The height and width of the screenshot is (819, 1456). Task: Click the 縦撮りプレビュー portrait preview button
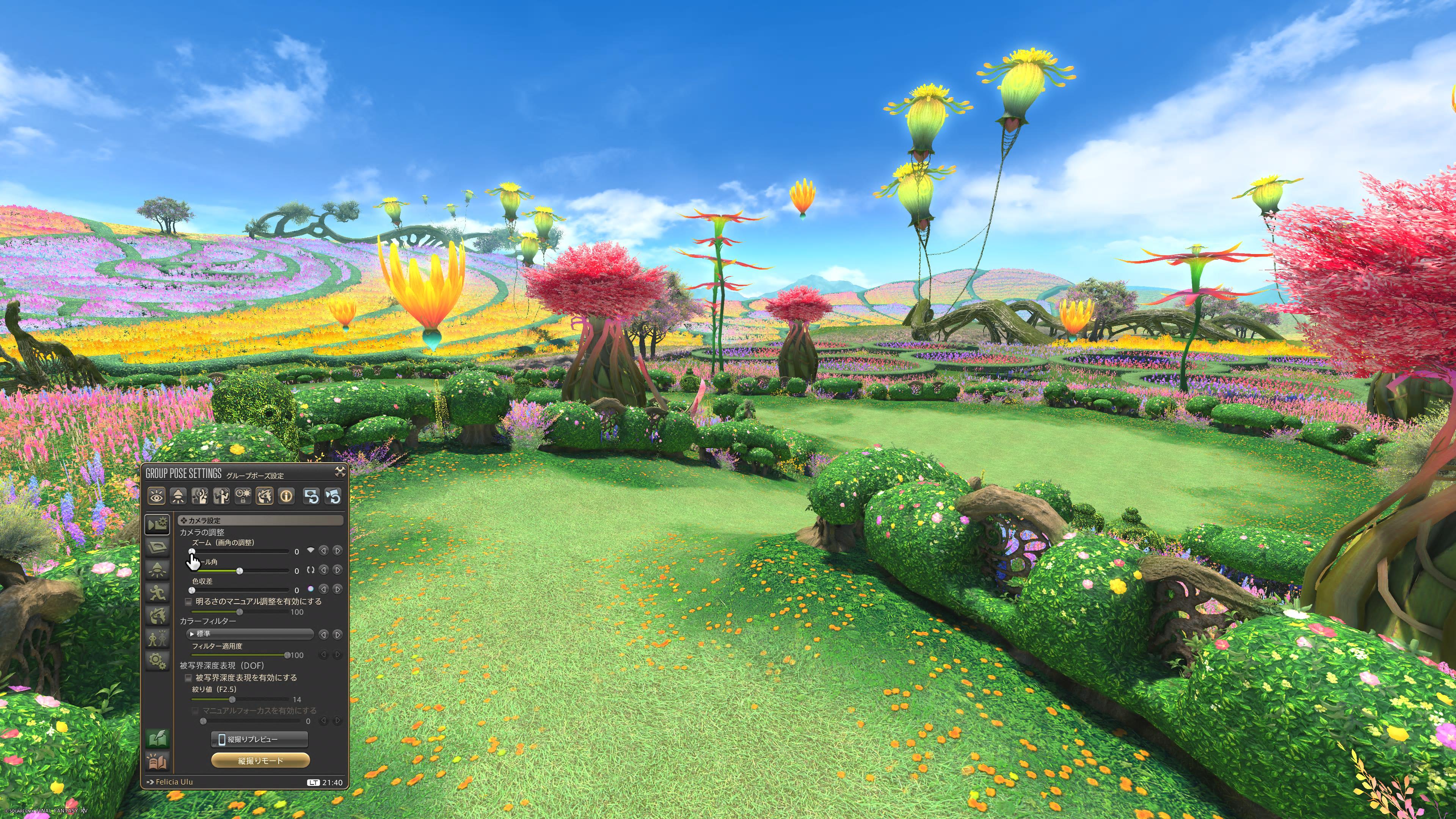coord(259,739)
